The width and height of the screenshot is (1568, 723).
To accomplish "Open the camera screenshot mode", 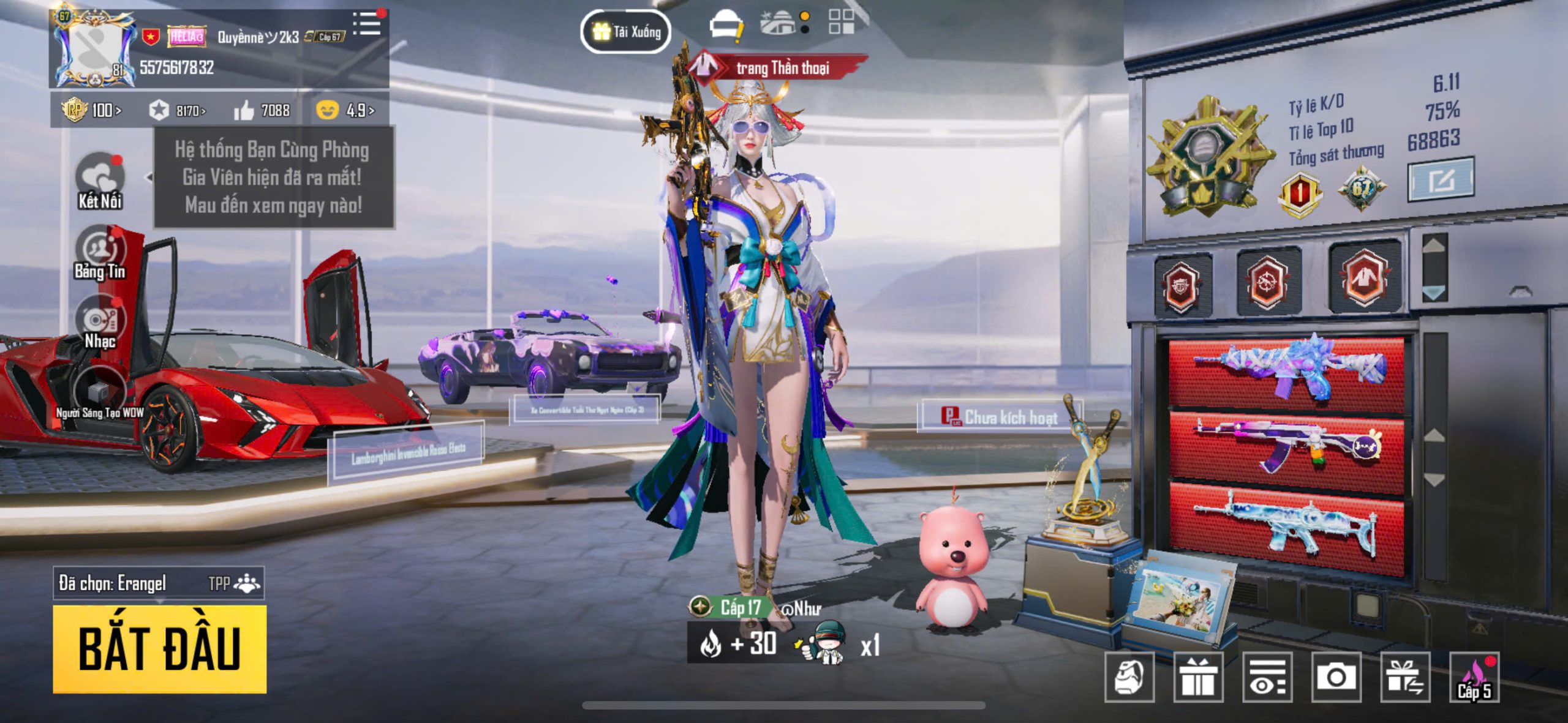I will 1336,677.
